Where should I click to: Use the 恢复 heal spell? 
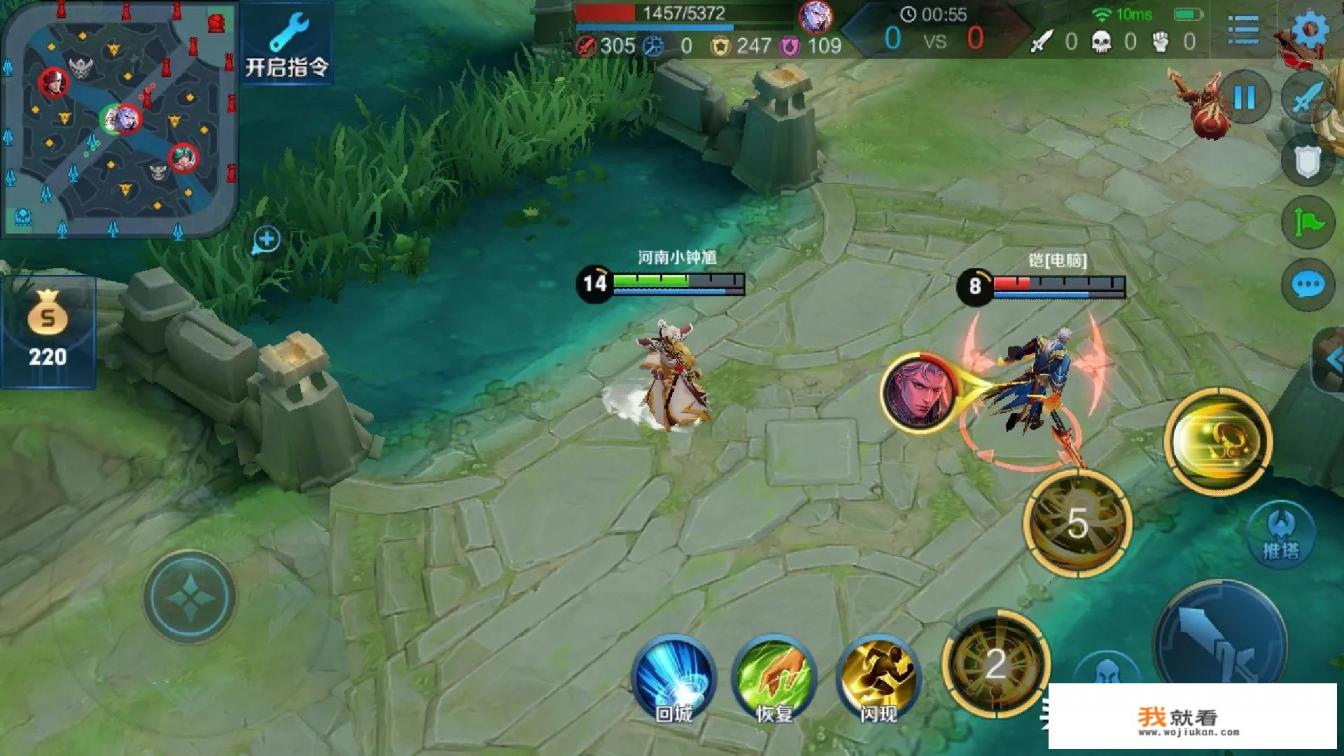click(774, 675)
